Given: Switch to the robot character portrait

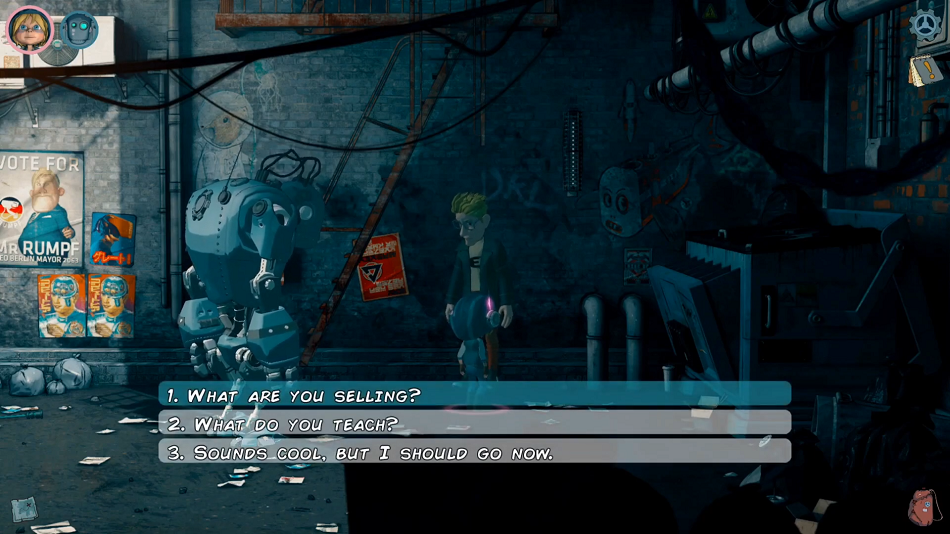Looking at the screenshot, I should pos(79,30).
